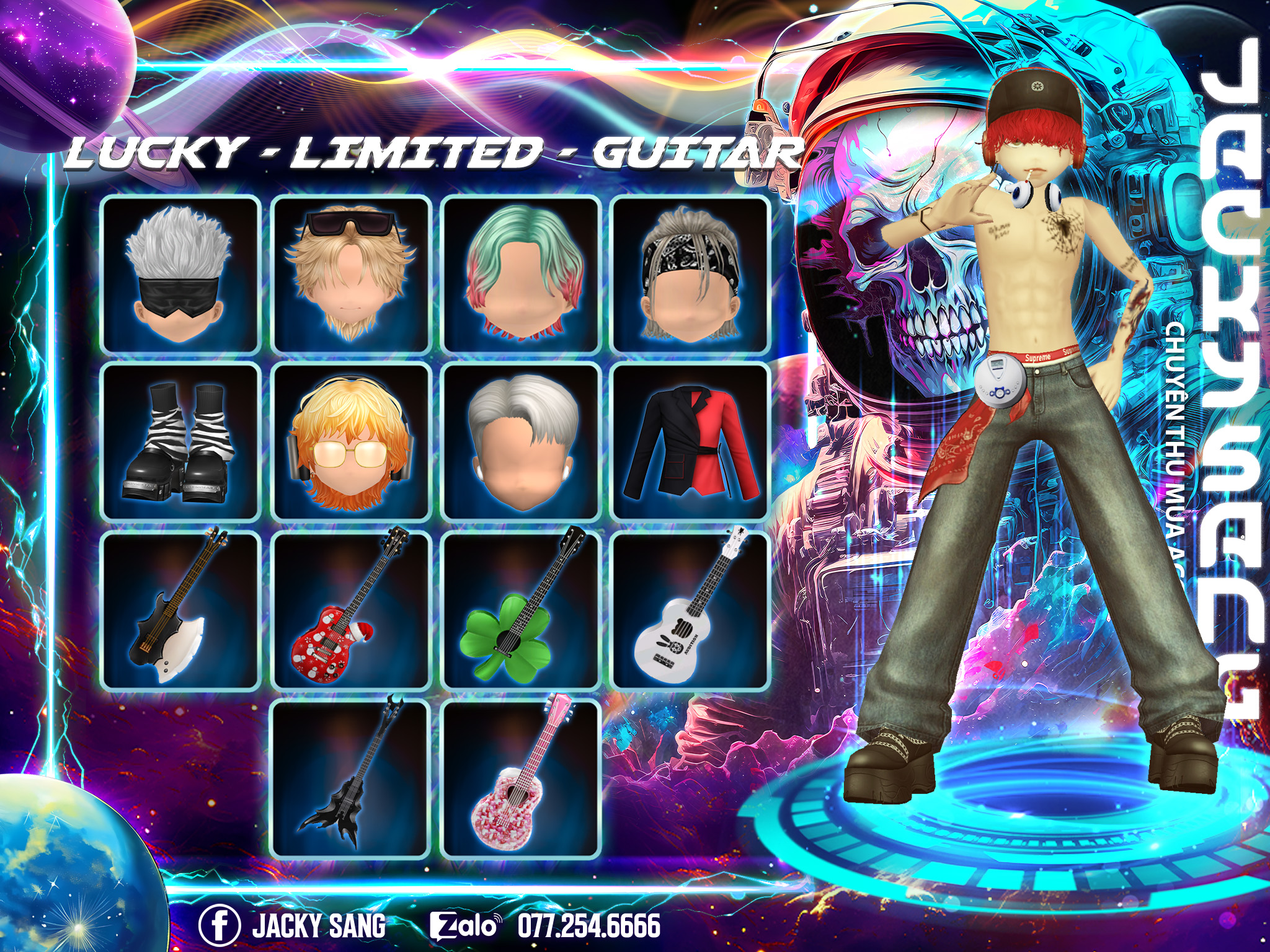Select the orange hair with headphones and glasses
The image size is (1270, 952).
coord(351,442)
